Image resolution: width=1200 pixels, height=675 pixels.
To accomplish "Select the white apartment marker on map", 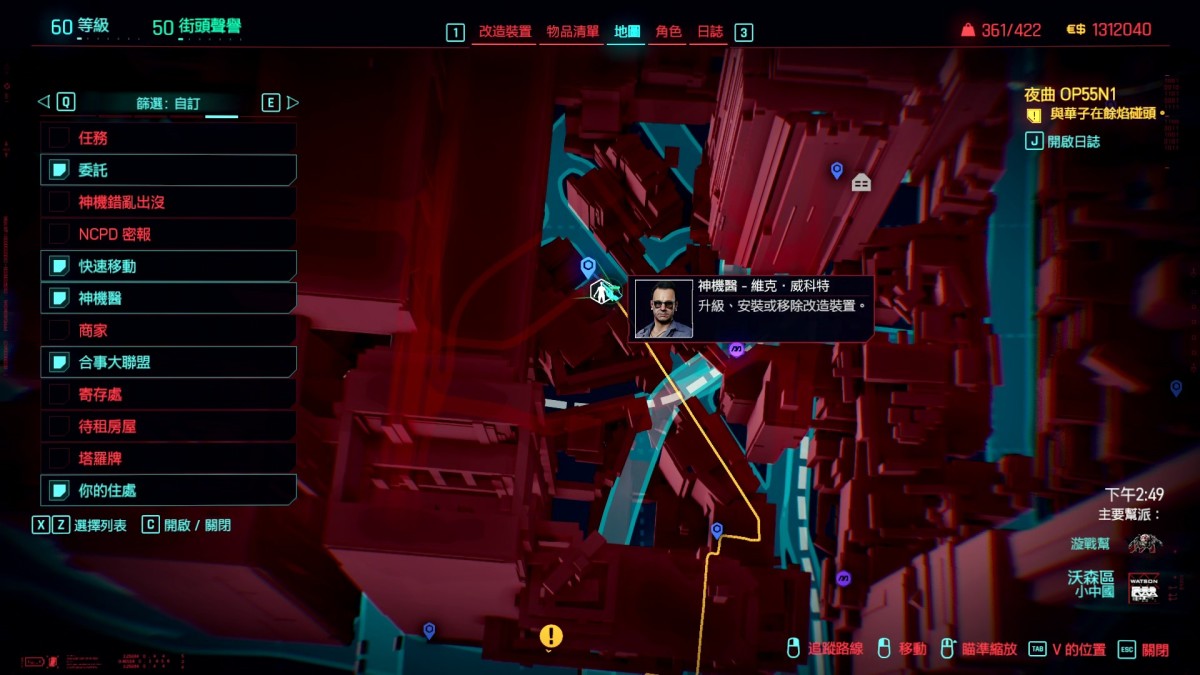I will click(x=861, y=182).
